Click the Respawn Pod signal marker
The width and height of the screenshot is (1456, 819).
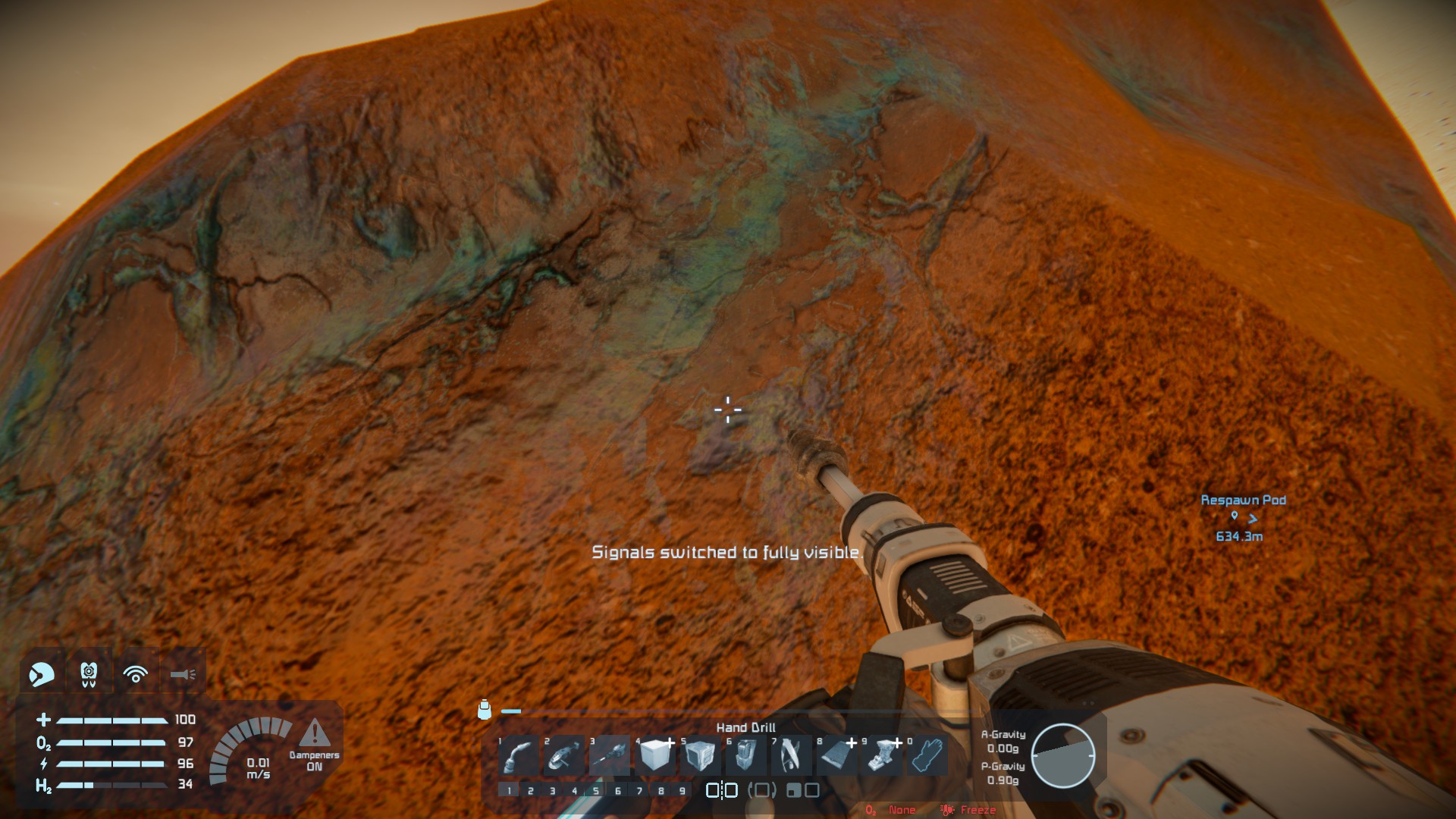pyautogui.click(x=1243, y=517)
